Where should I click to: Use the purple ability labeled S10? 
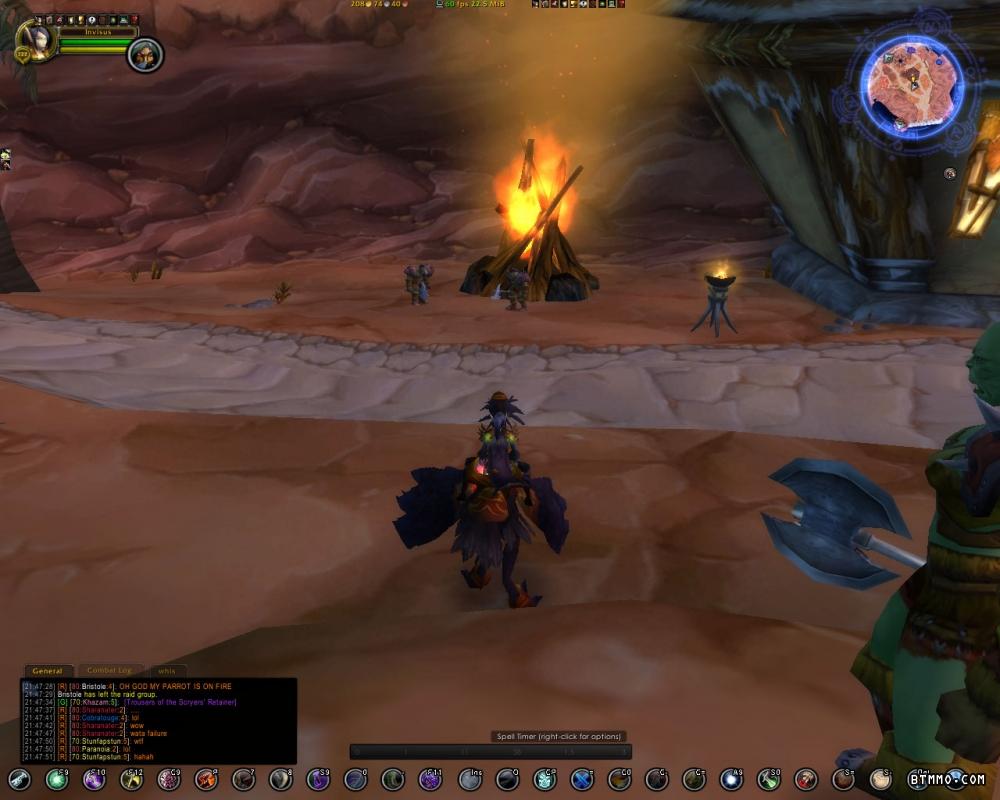94,779
